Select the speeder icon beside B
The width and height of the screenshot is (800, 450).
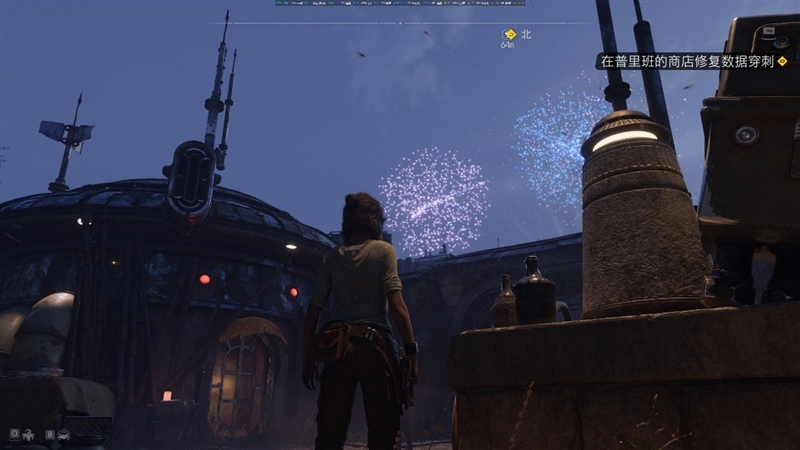[x=63, y=435]
